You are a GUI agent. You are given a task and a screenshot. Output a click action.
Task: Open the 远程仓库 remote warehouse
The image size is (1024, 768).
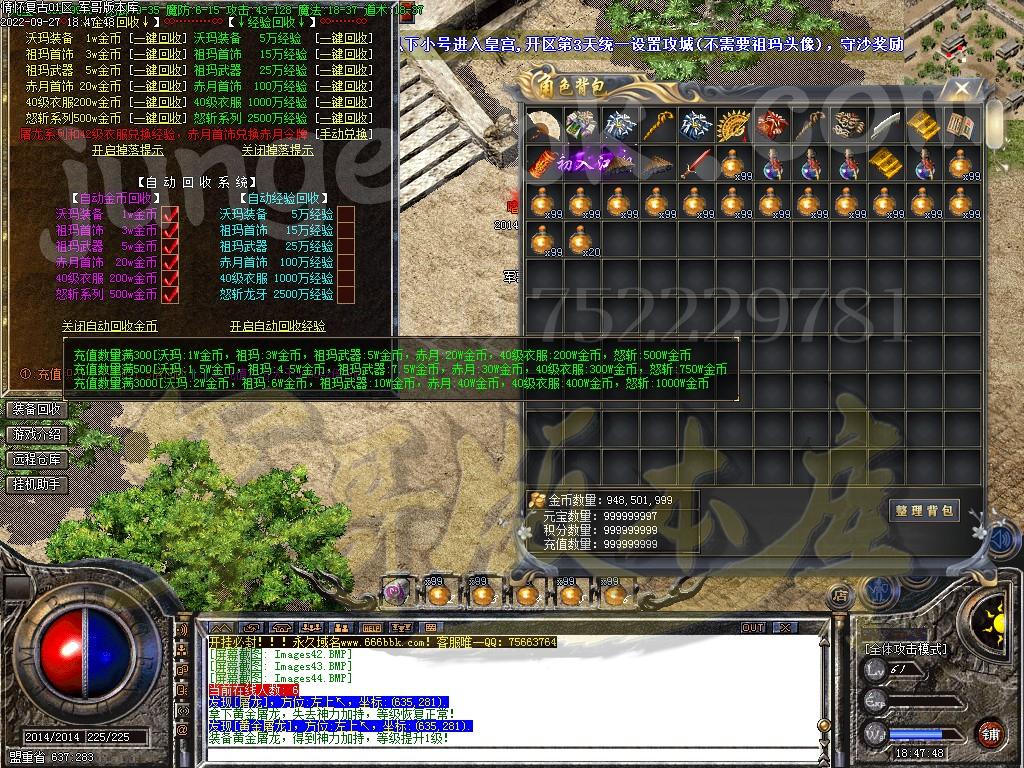coord(37,460)
